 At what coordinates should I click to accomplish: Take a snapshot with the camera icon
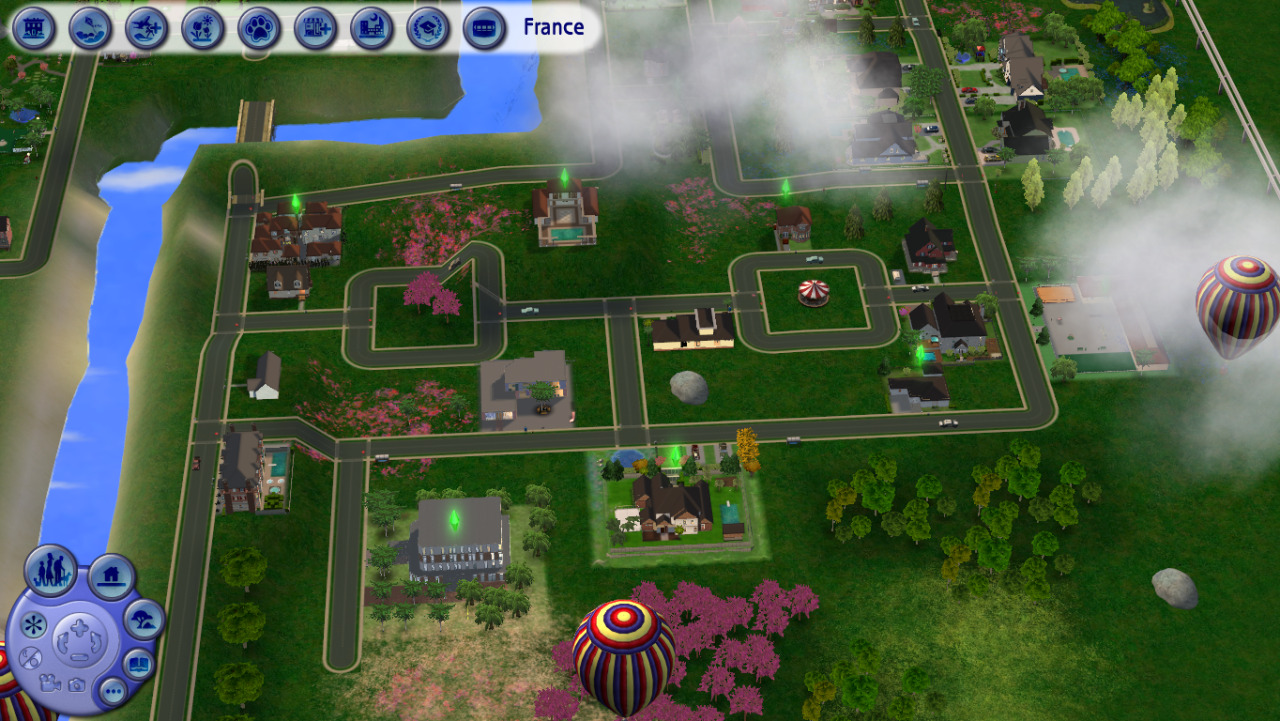point(76,685)
